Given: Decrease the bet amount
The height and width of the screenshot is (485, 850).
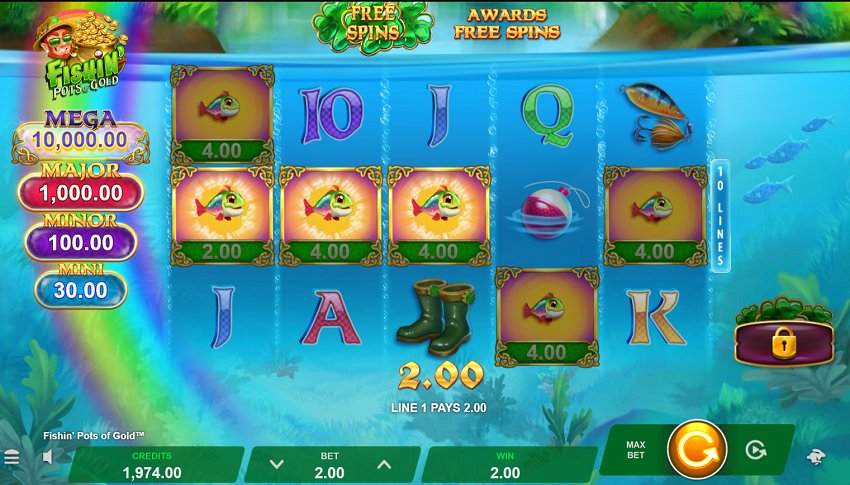Looking at the screenshot, I should [x=277, y=464].
